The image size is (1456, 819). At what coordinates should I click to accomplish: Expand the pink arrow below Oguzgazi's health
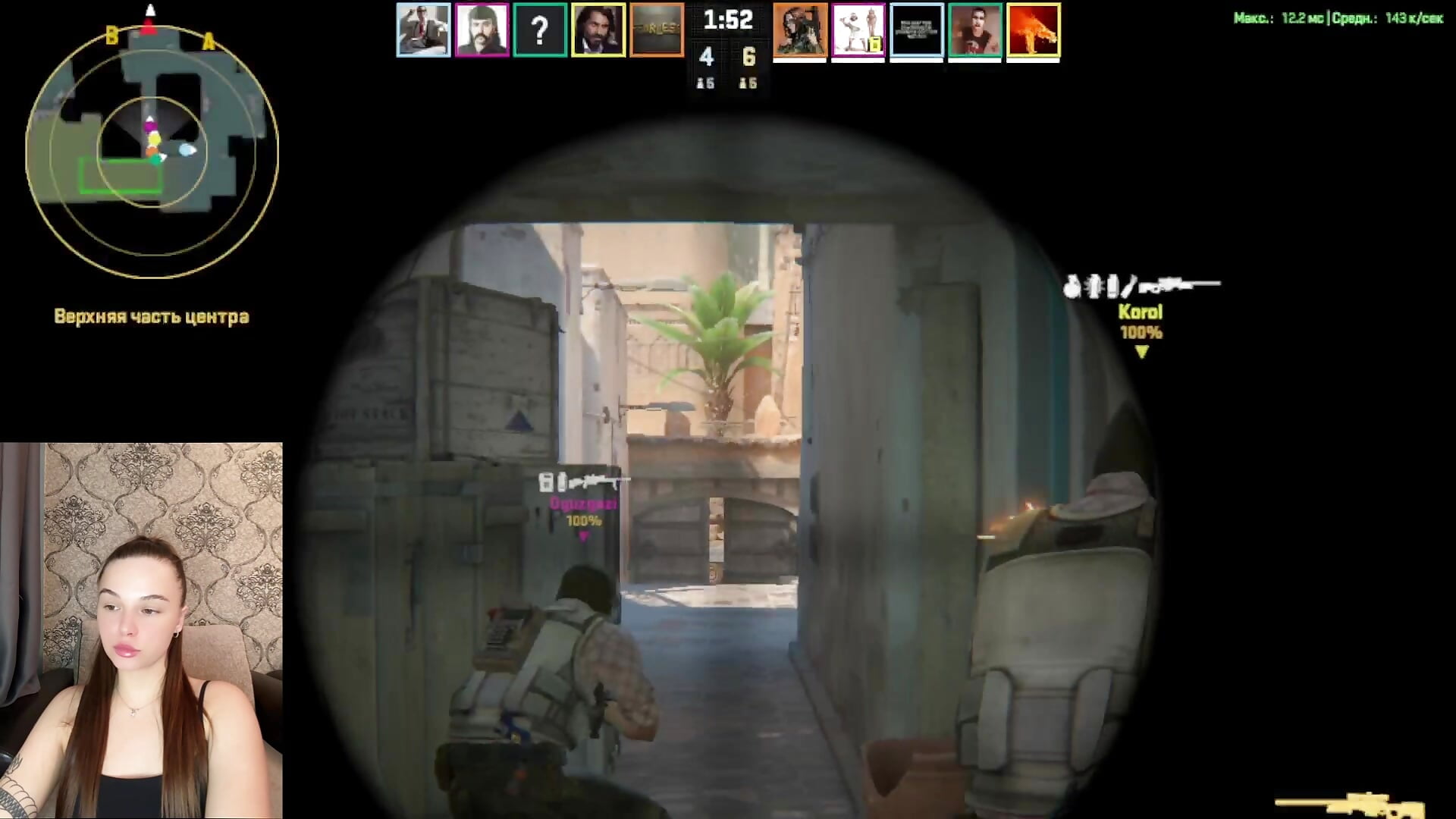coord(582,535)
